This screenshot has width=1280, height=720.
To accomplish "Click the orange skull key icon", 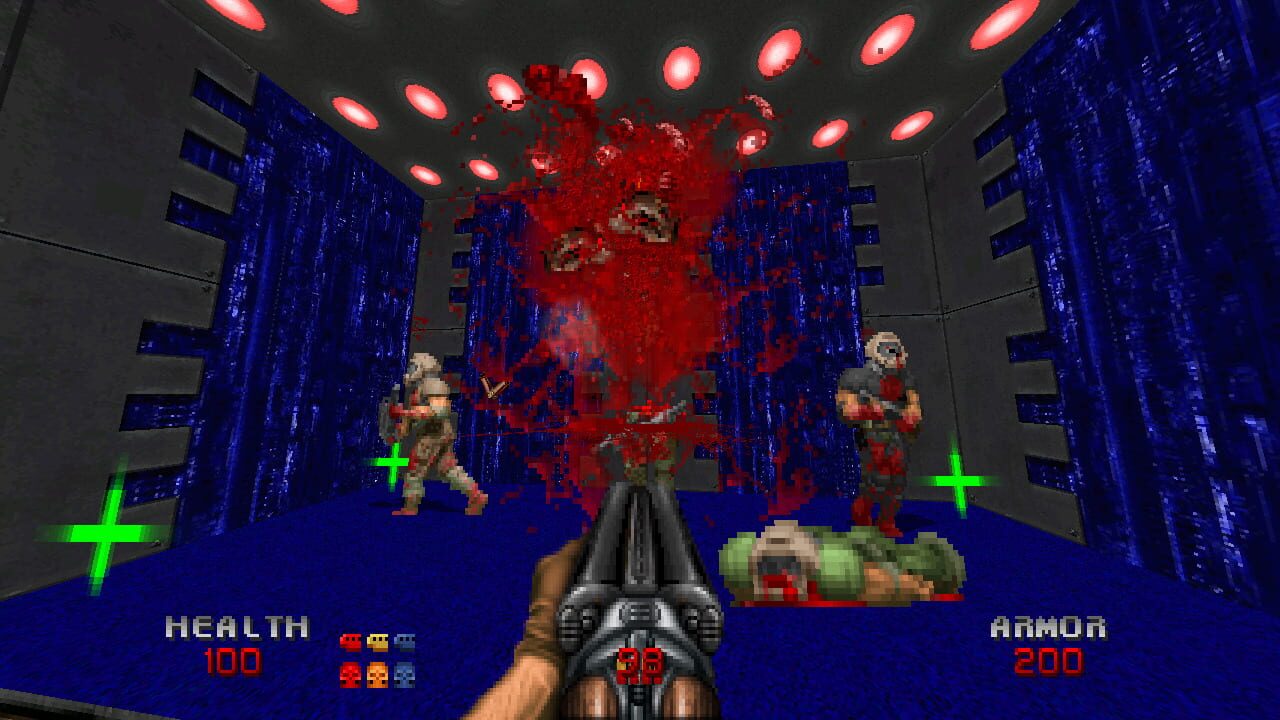I will coord(378,675).
